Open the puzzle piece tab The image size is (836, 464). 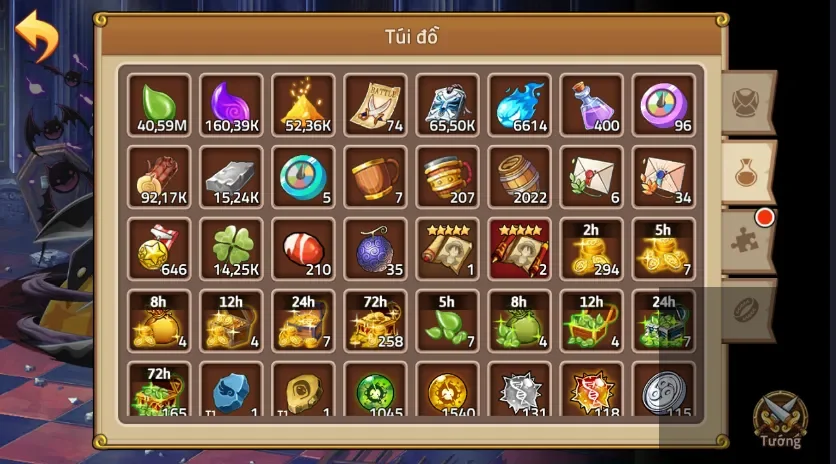pyautogui.click(x=748, y=240)
